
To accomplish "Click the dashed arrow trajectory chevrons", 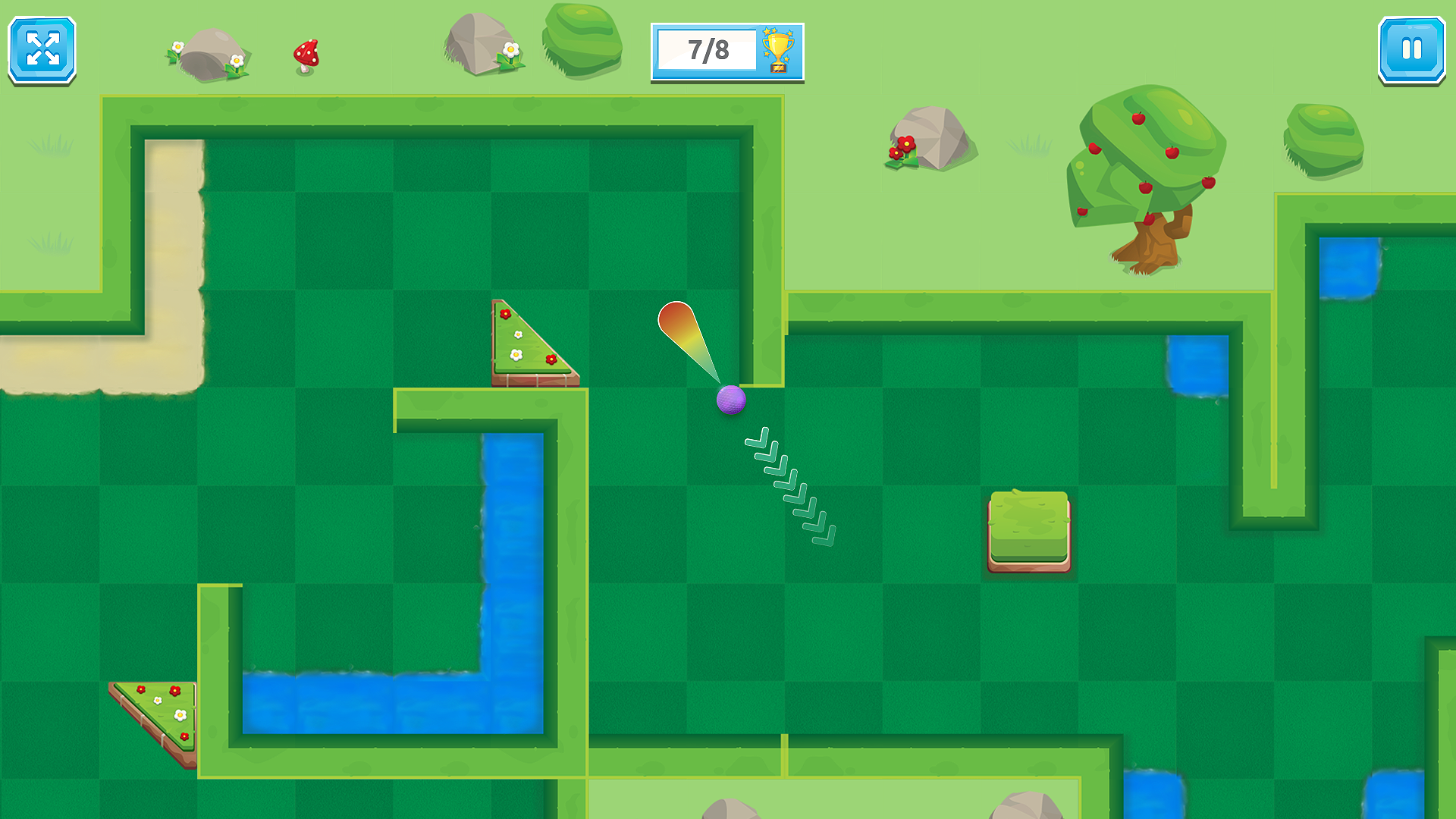I will 789,485.
